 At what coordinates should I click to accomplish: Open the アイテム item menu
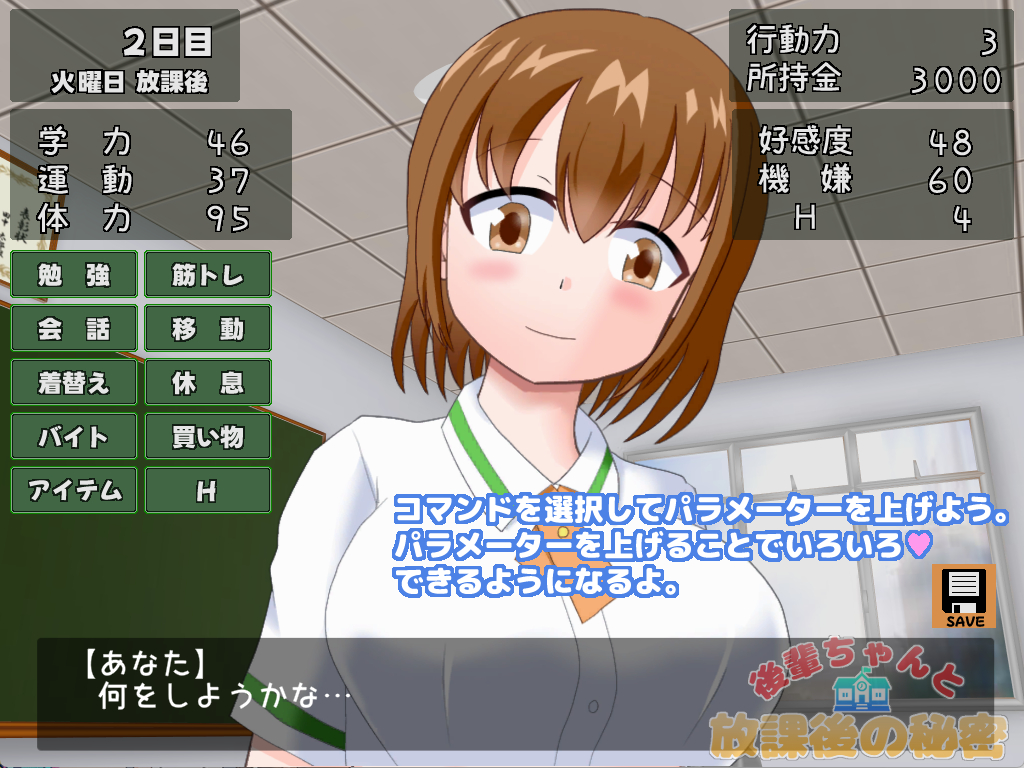74,491
